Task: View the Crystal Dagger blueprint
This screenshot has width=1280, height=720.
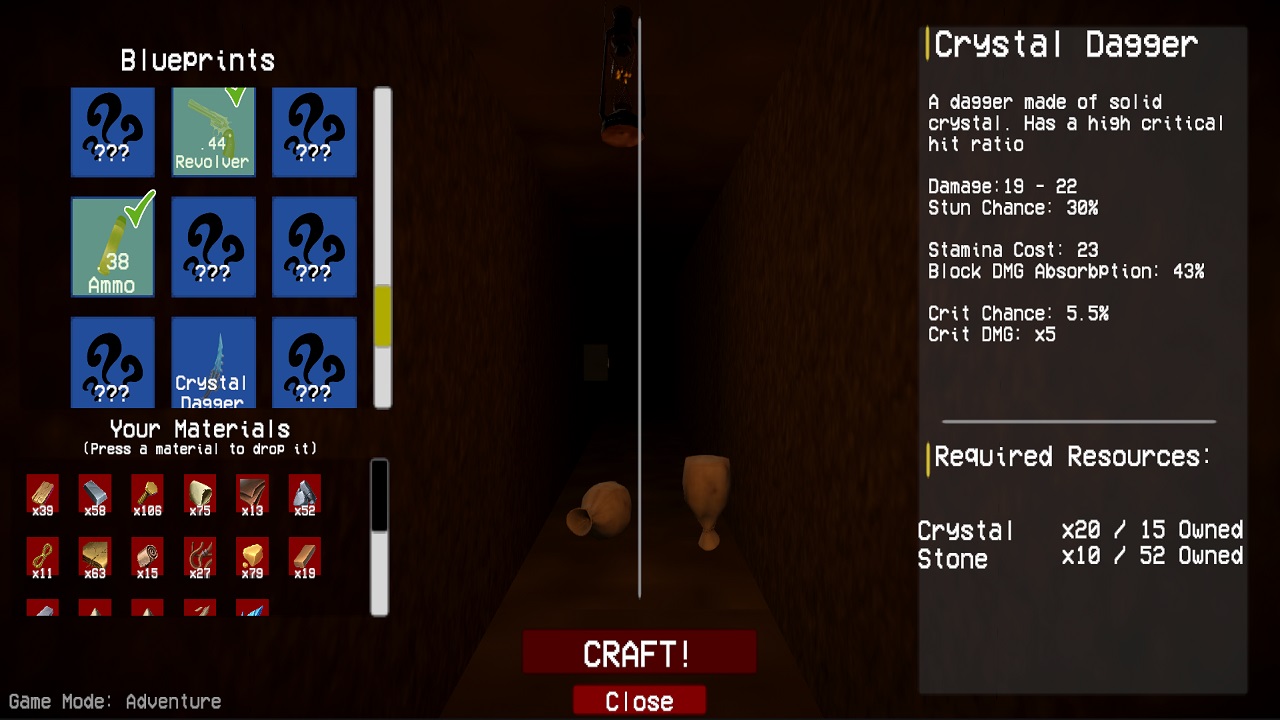Action: [x=213, y=362]
